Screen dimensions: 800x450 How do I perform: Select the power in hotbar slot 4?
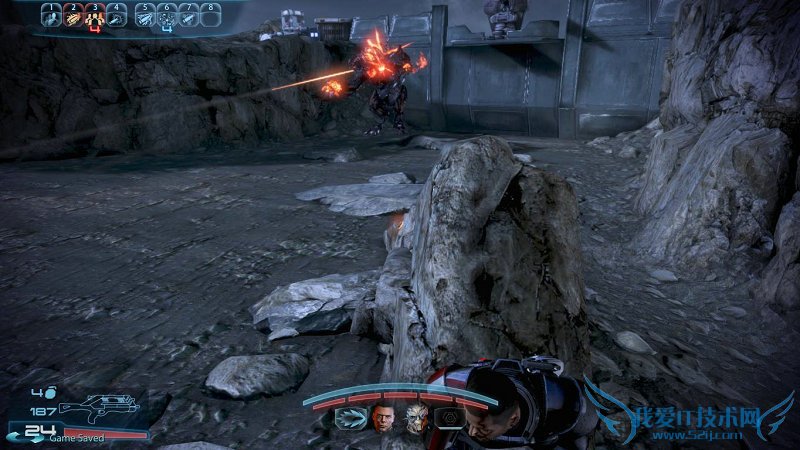click(x=117, y=15)
